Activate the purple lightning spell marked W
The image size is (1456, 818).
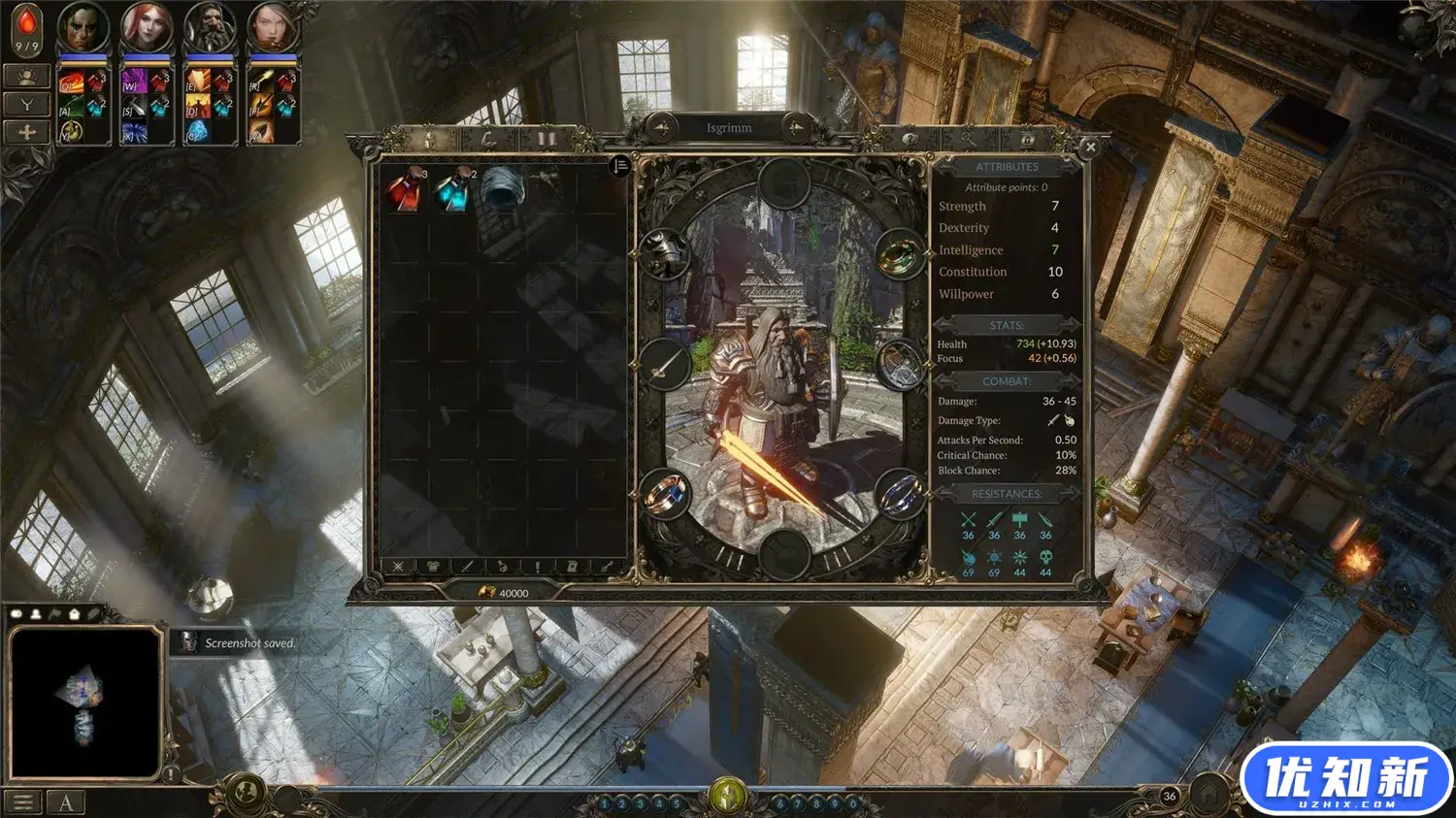133,84
